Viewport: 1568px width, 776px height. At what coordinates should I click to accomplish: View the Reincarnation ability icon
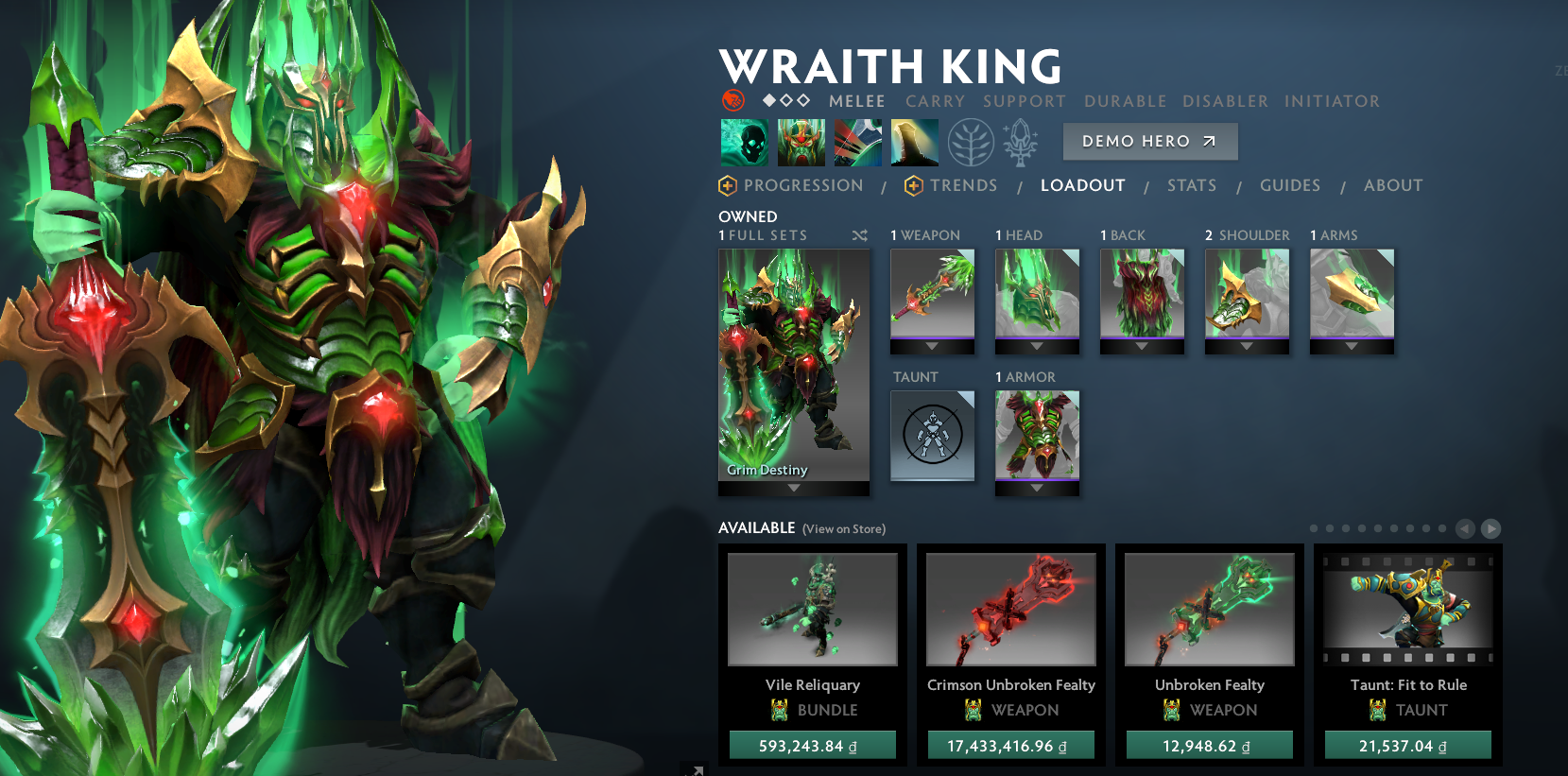[914, 142]
